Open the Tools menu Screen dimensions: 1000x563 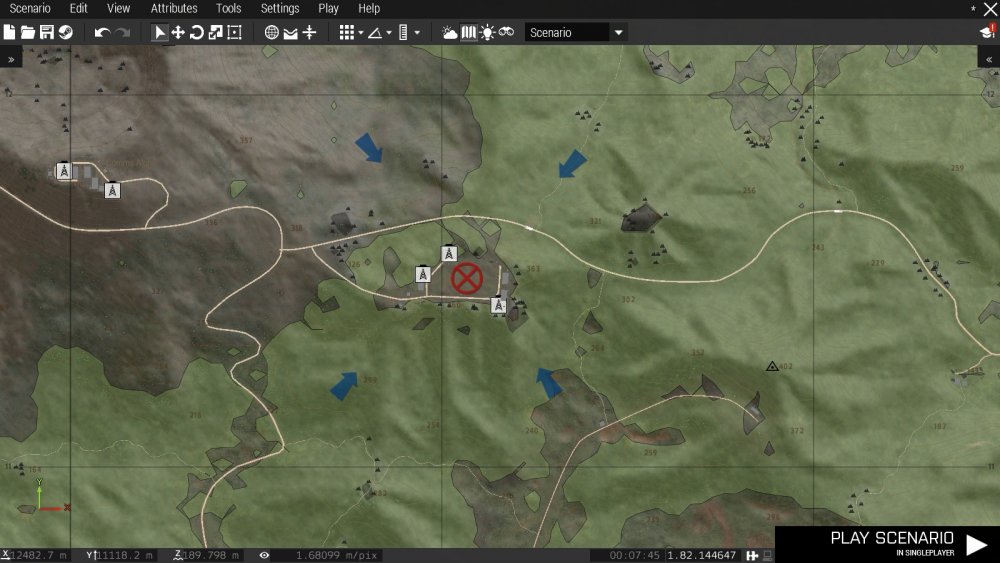point(229,8)
